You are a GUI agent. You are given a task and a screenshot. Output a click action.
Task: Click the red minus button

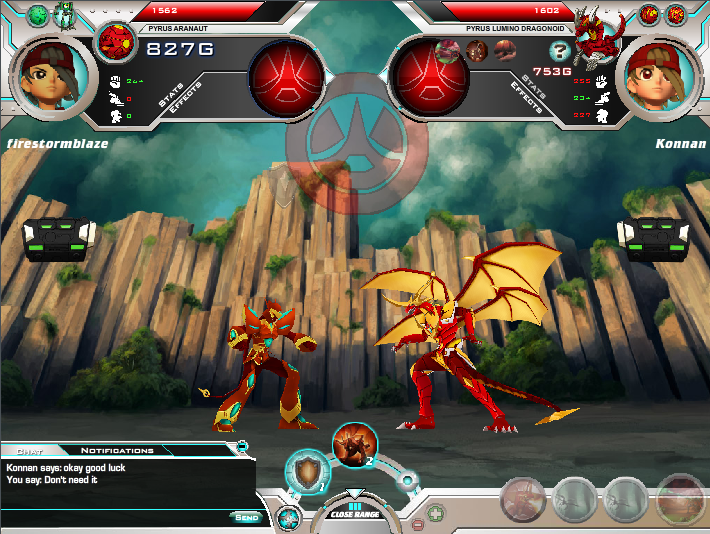(417, 523)
